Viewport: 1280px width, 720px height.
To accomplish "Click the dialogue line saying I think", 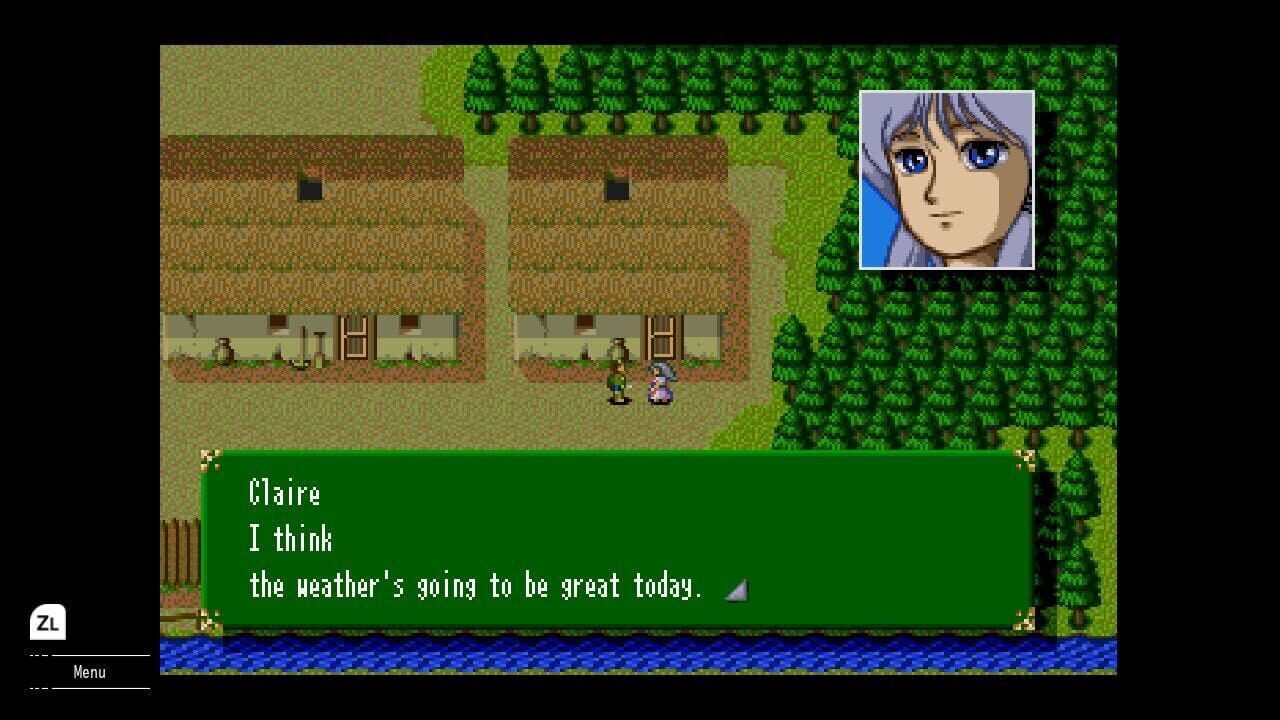I will [x=289, y=540].
